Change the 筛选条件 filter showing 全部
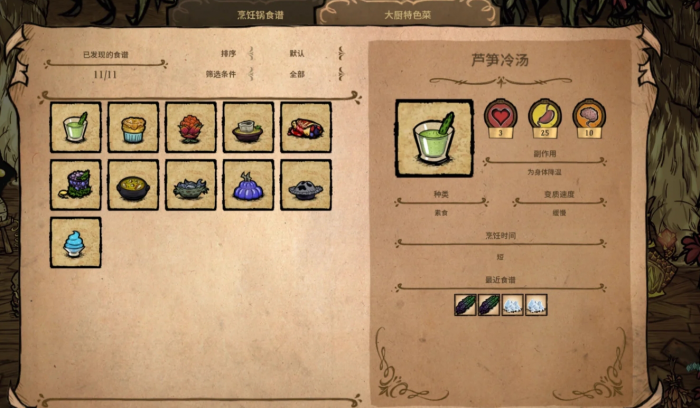The height and width of the screenshot is (408, 700). pos(296,74)
